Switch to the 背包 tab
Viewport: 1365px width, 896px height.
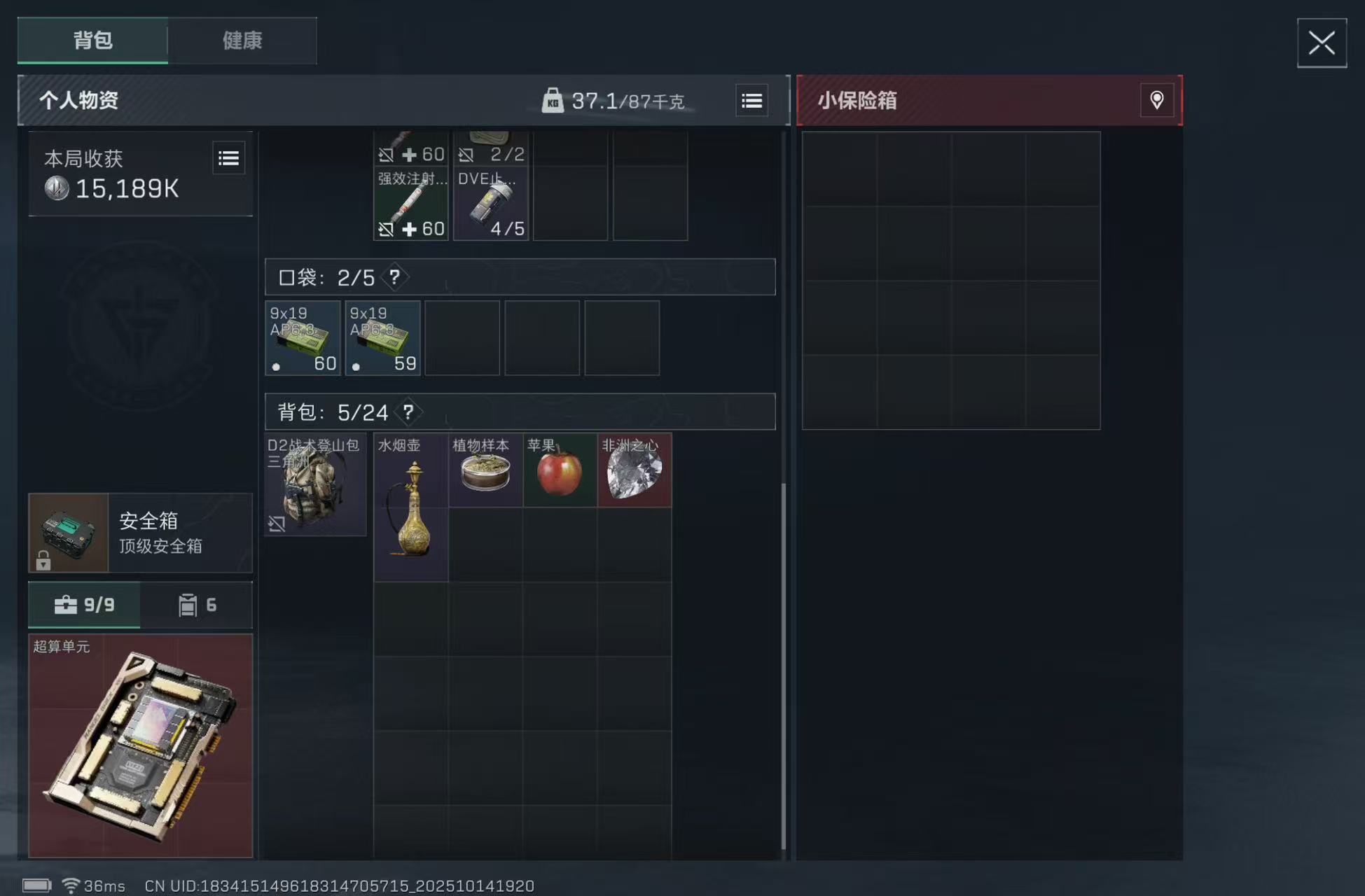pos(92,41)
